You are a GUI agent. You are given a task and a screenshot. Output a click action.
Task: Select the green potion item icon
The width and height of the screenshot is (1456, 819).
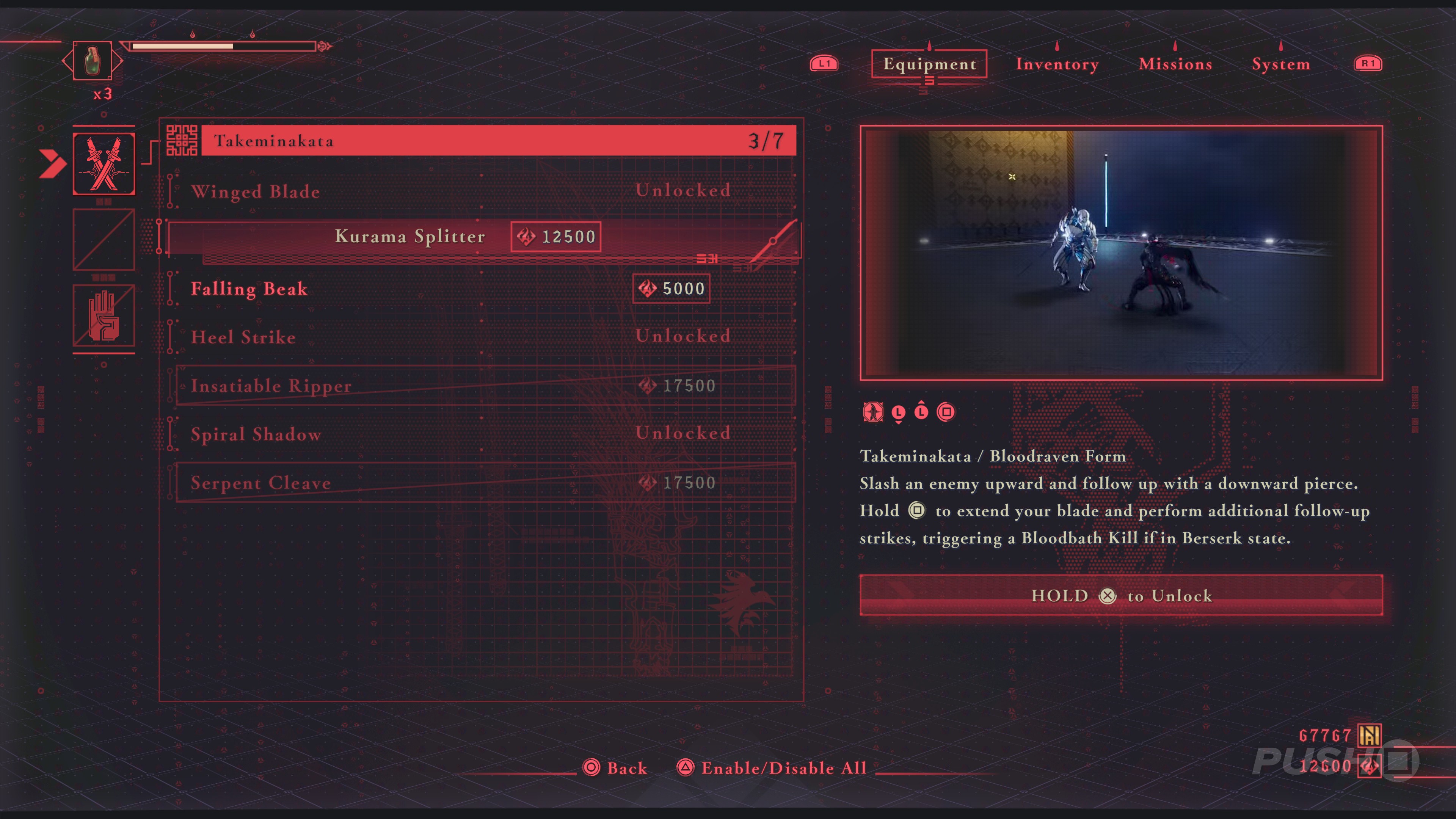[x=92, y=61]
